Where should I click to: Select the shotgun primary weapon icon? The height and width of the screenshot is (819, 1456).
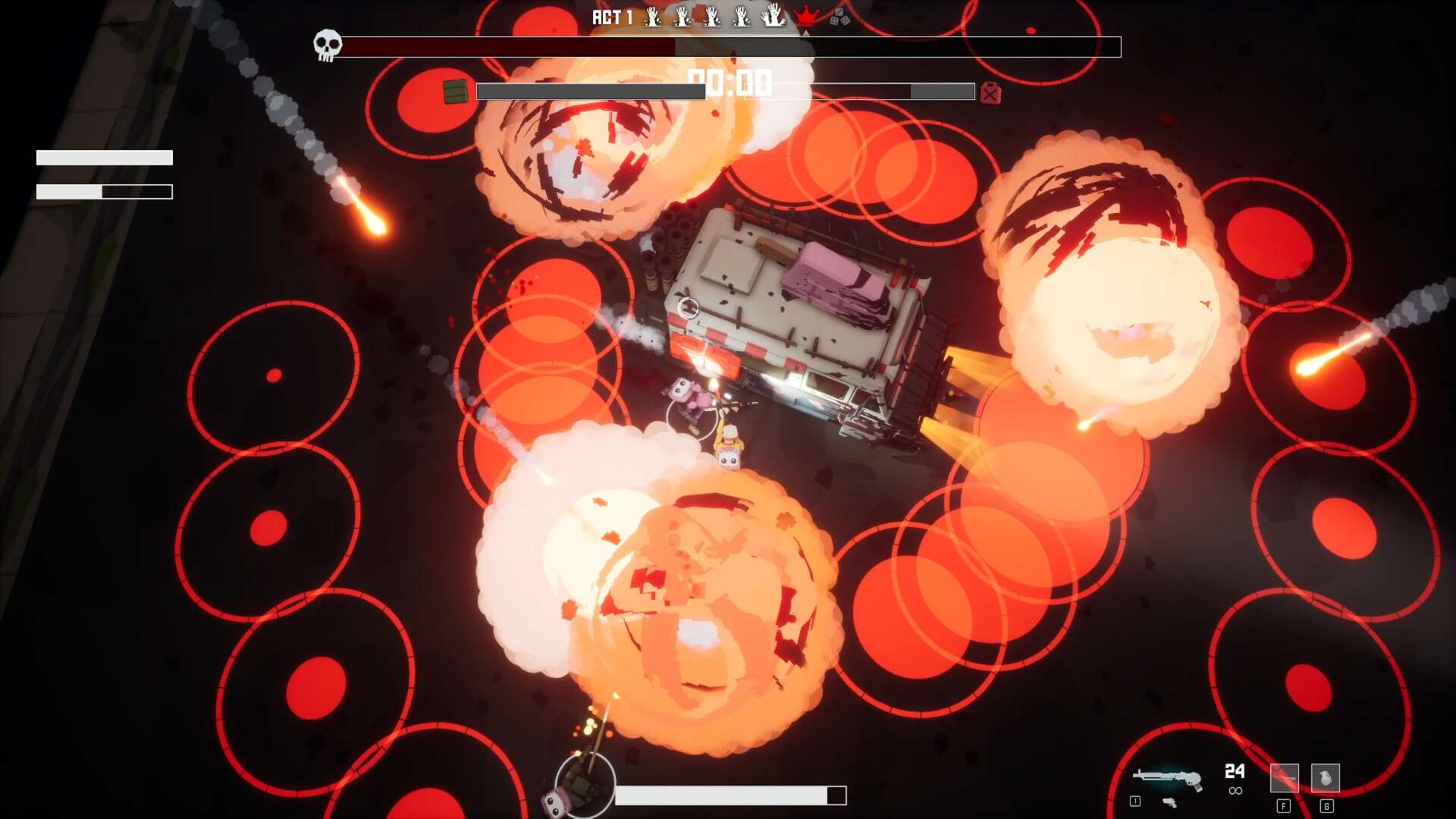point(1166,778)
